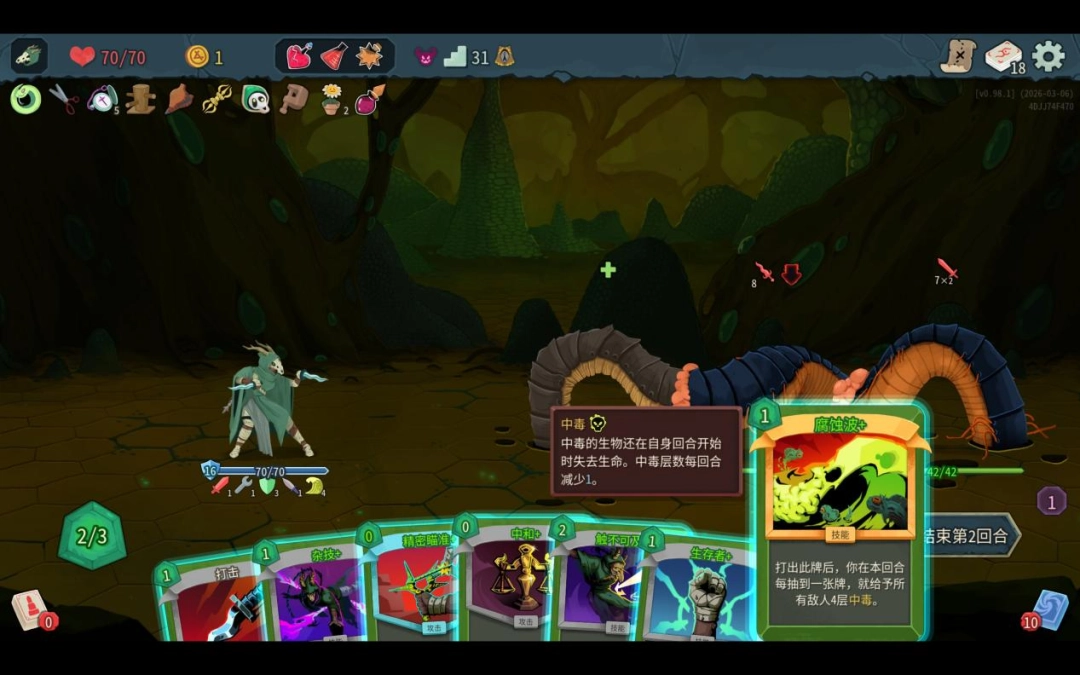Use the red triangular flask potion
1080x675 pixels.
334,57
